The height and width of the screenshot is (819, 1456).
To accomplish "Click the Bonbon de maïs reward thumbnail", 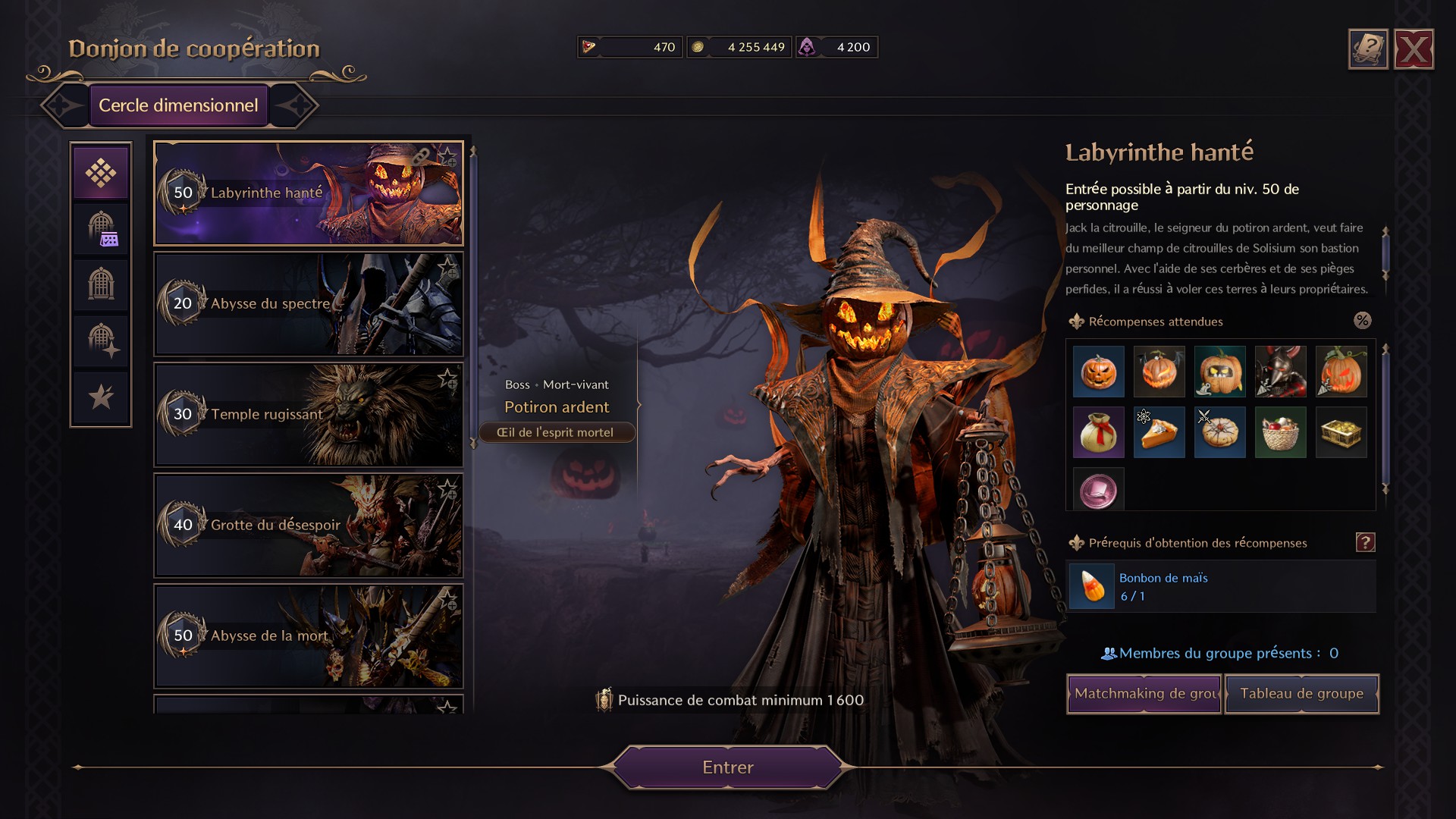I will [x=1092, y=585].
